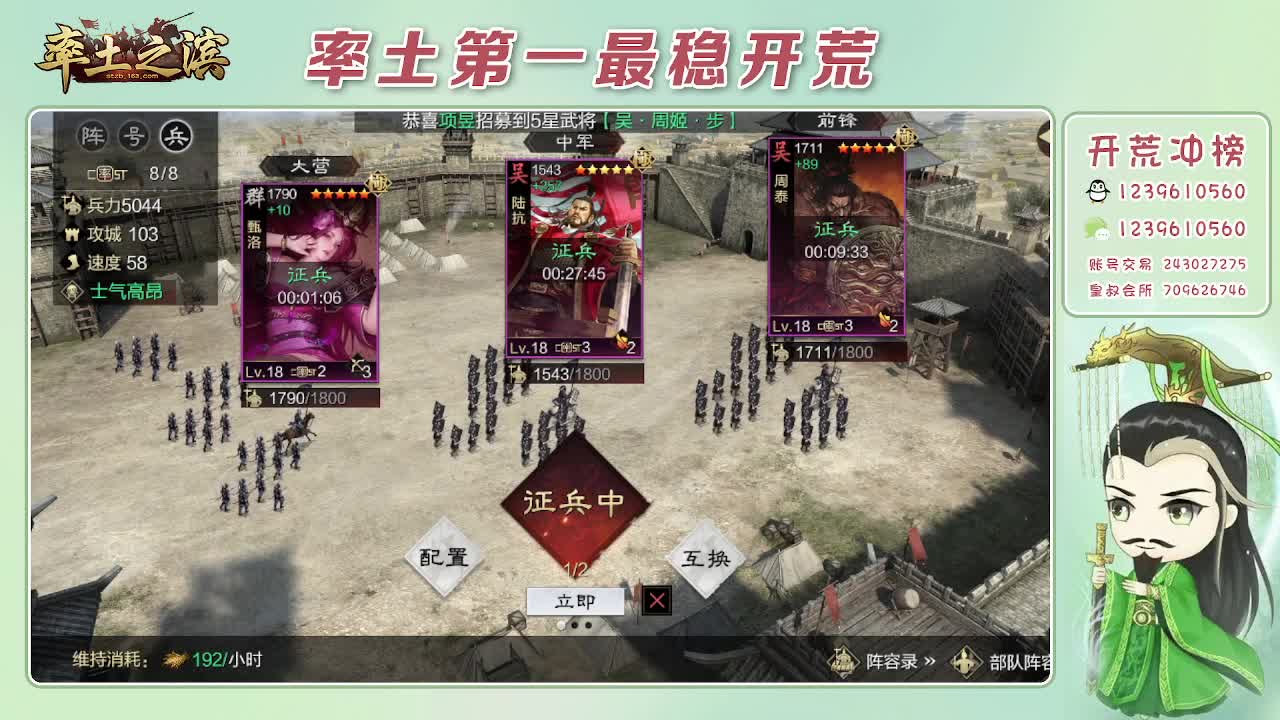The width and height of the screenshot is (1280, 720).
Task: Click the 兵力 troop strength icon
Action: tap(72, 204)
